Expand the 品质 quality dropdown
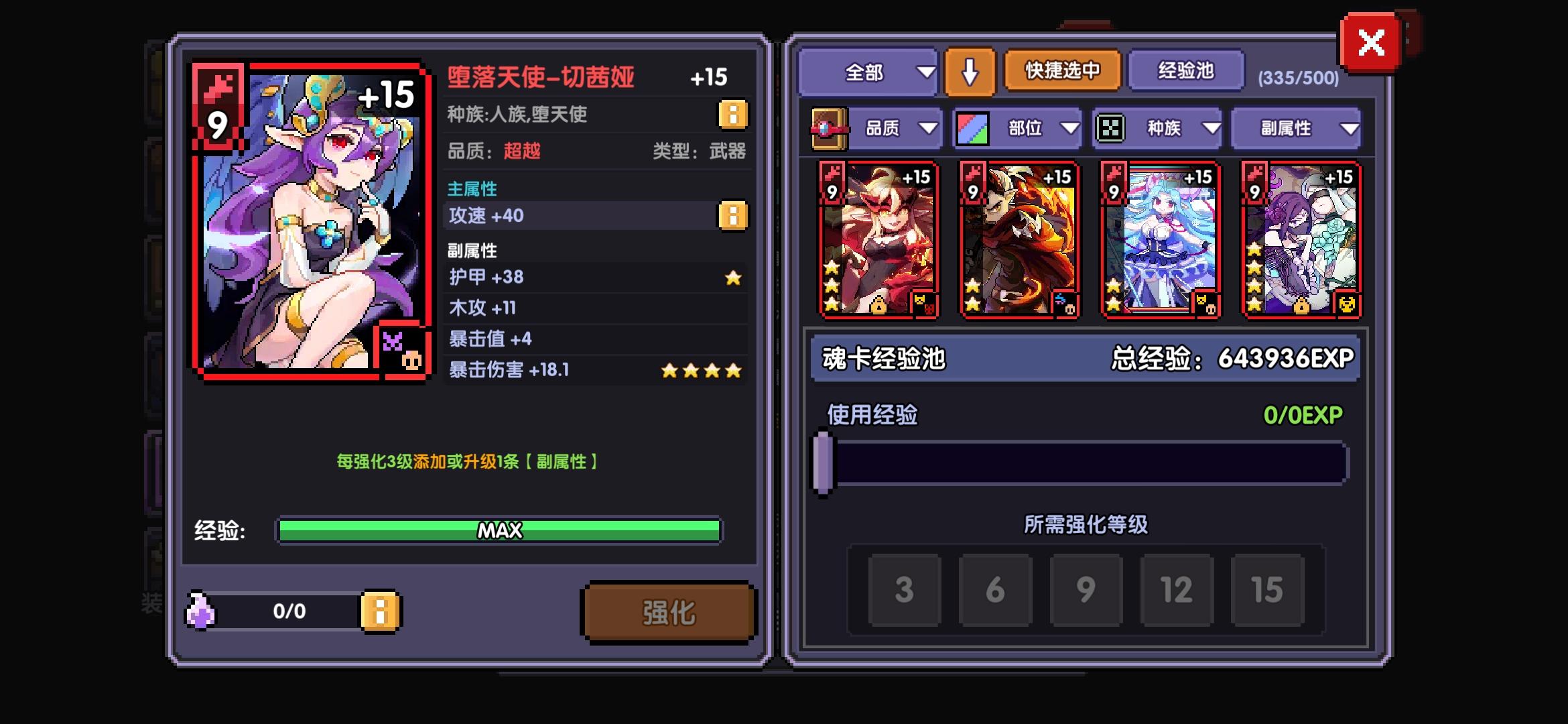 click(898, 127)
